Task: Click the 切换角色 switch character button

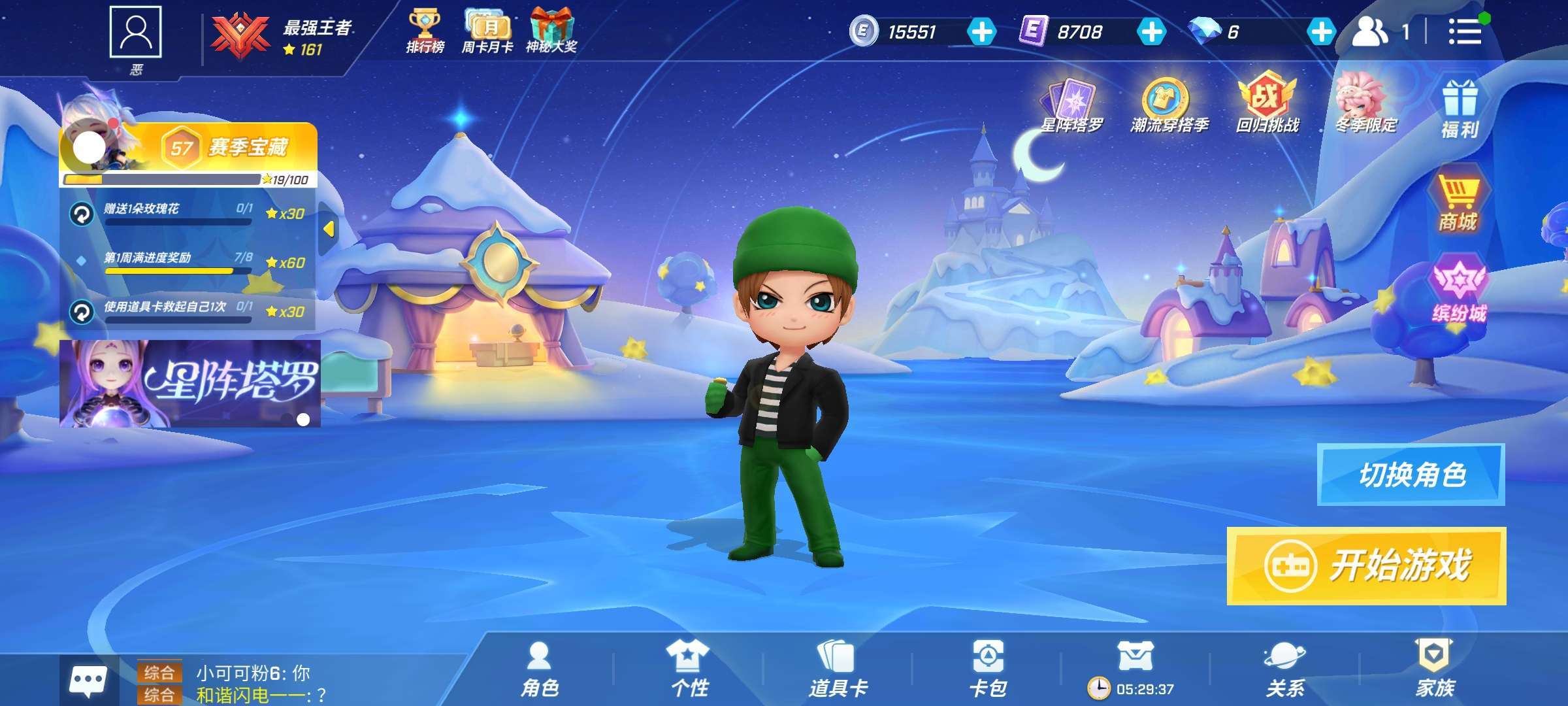Action: click(1411, 475)
